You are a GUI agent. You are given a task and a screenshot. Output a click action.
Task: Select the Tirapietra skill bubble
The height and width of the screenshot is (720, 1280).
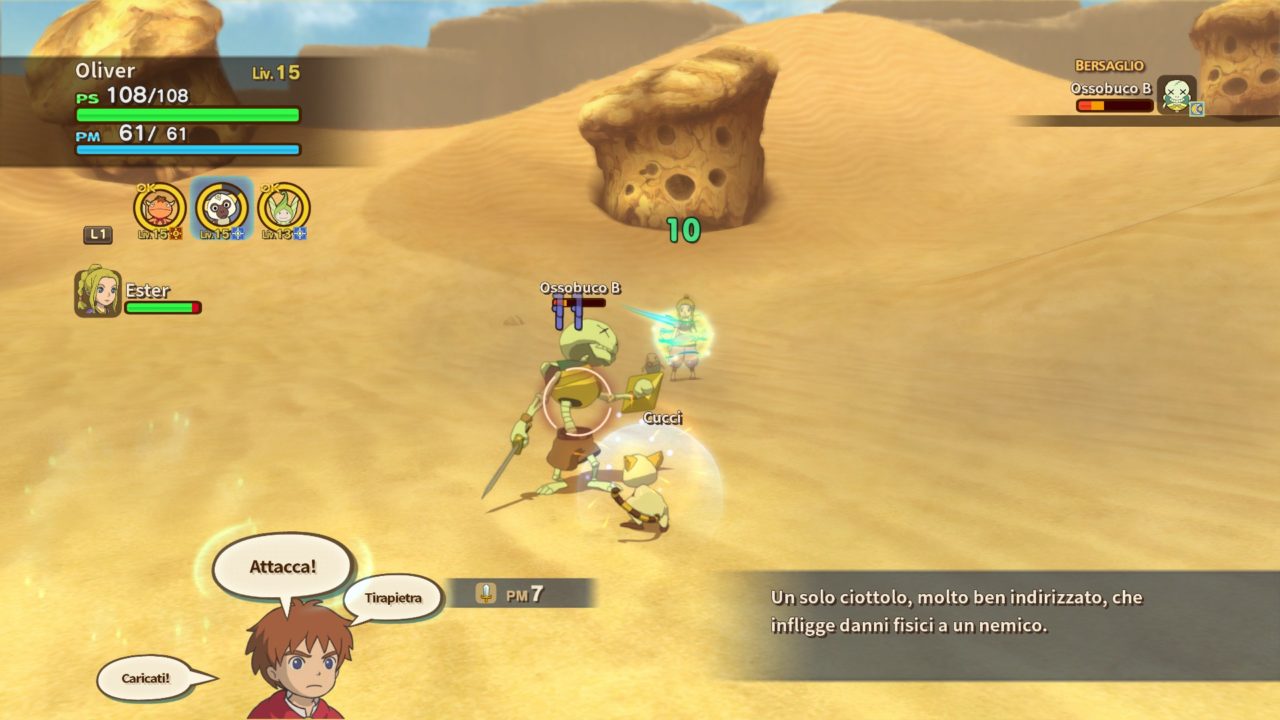click(392, 598)
